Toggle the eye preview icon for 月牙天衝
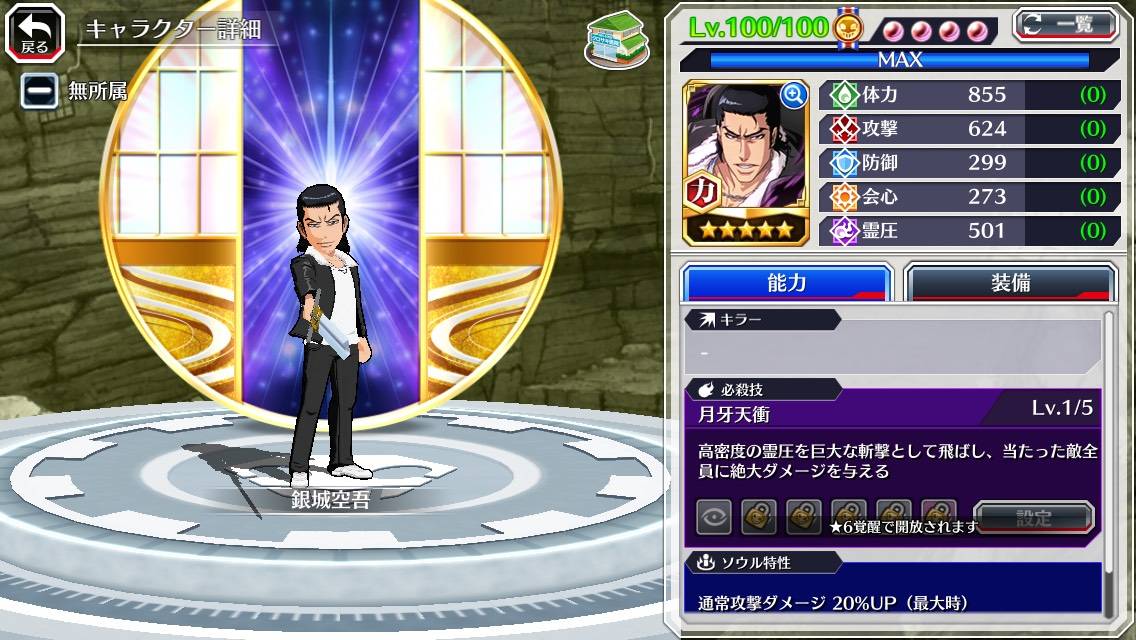 [x=714, y=517]
